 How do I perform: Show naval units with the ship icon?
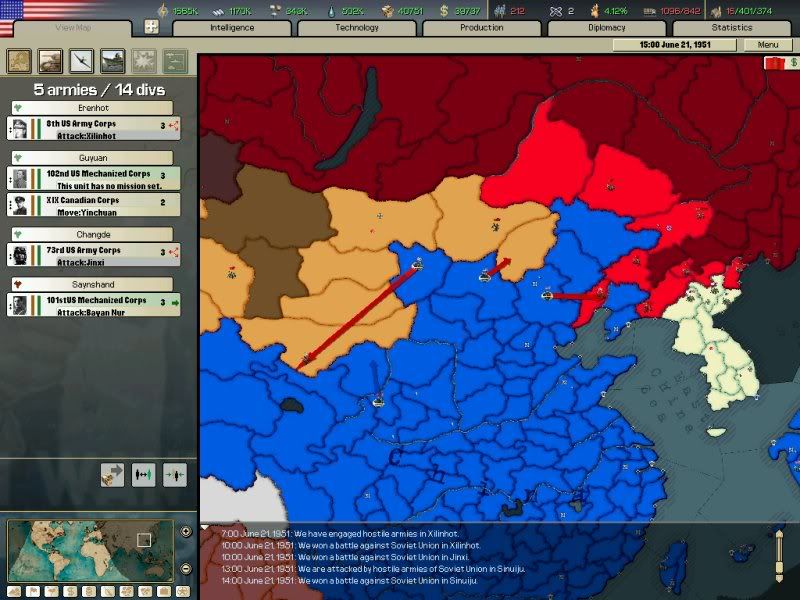click(x=114, y=60)
